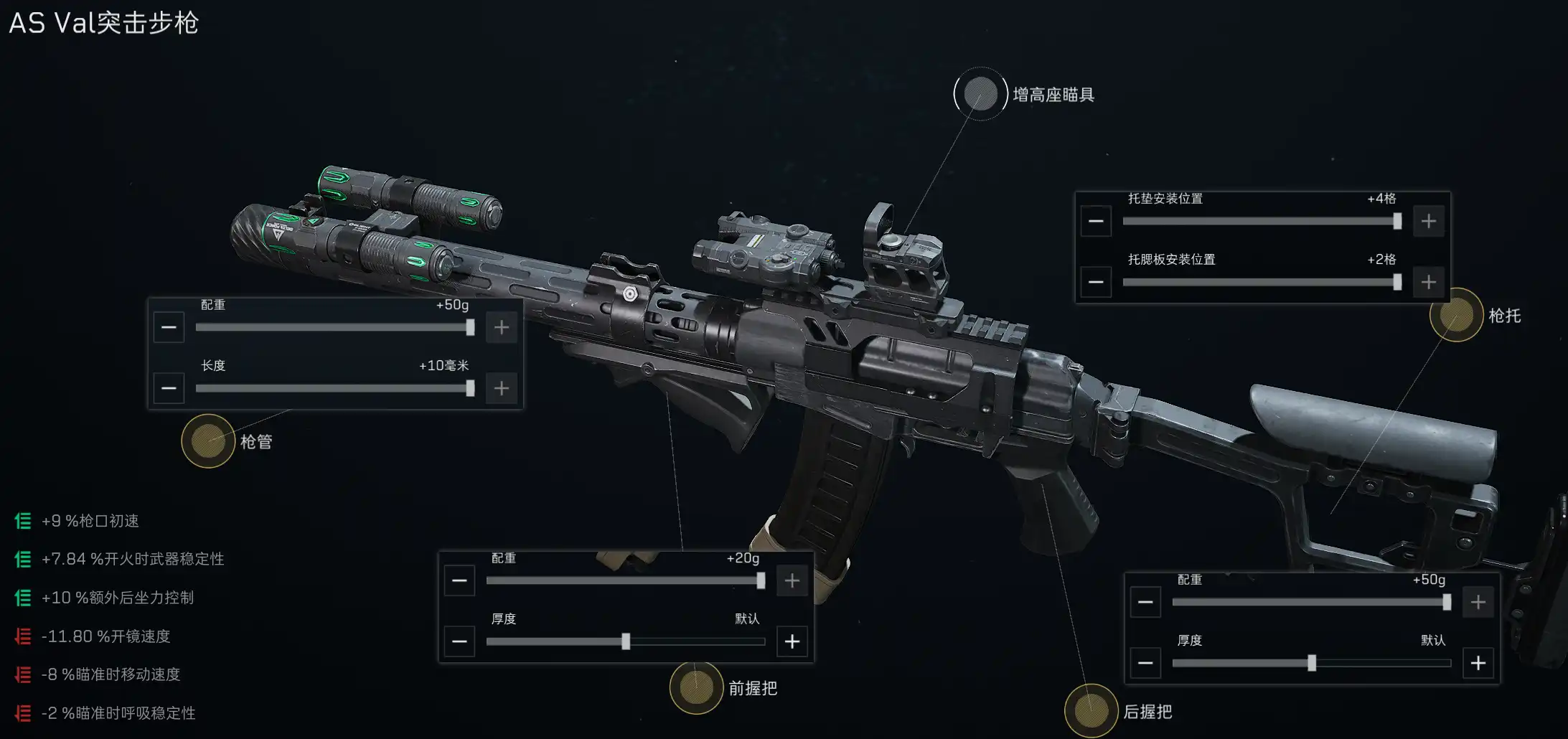
Task: Select the 前握把 foregrip attachment node
Action: click(696, 688)
